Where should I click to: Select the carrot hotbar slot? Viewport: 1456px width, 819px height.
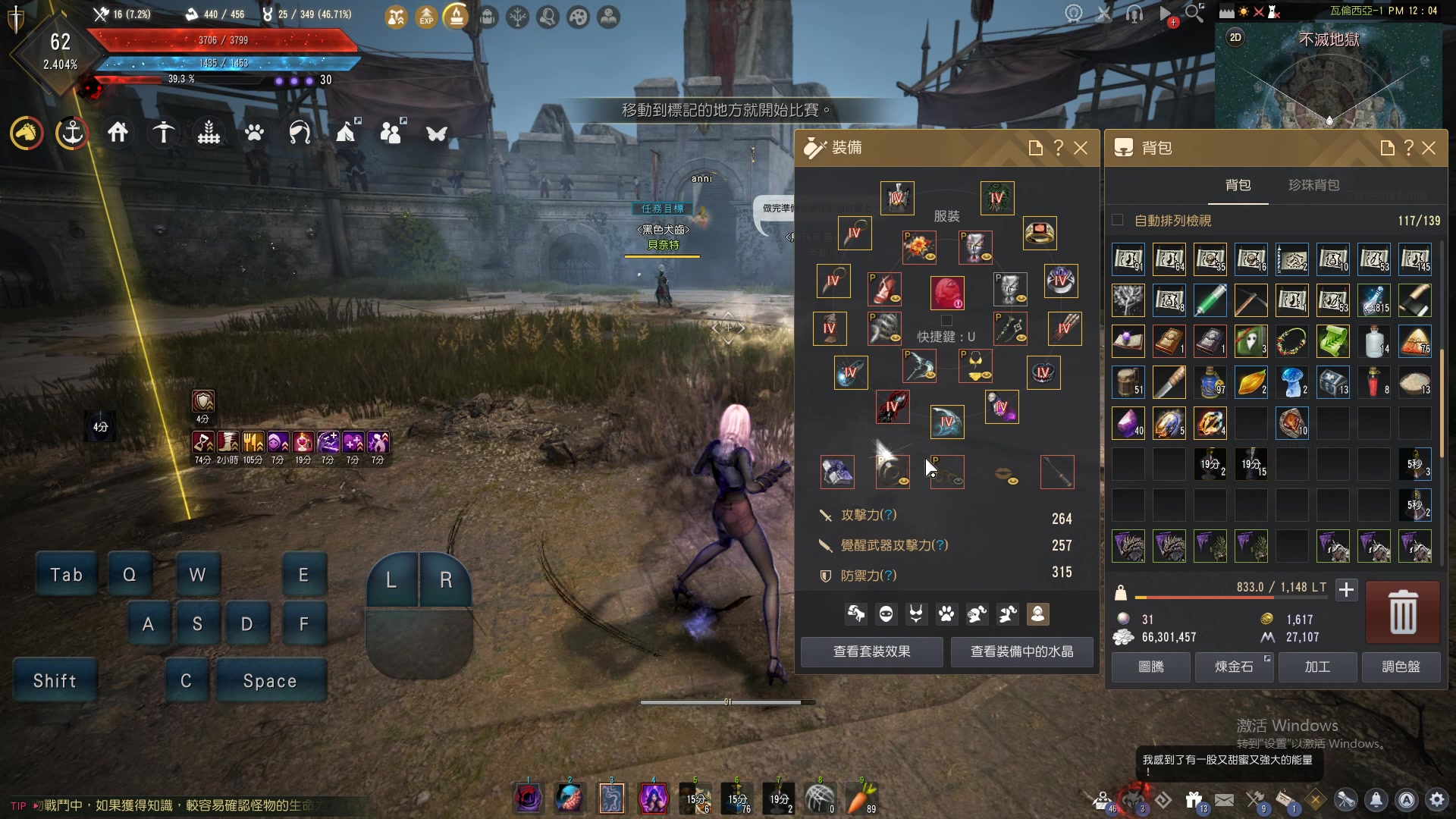[x=861, y=799]
